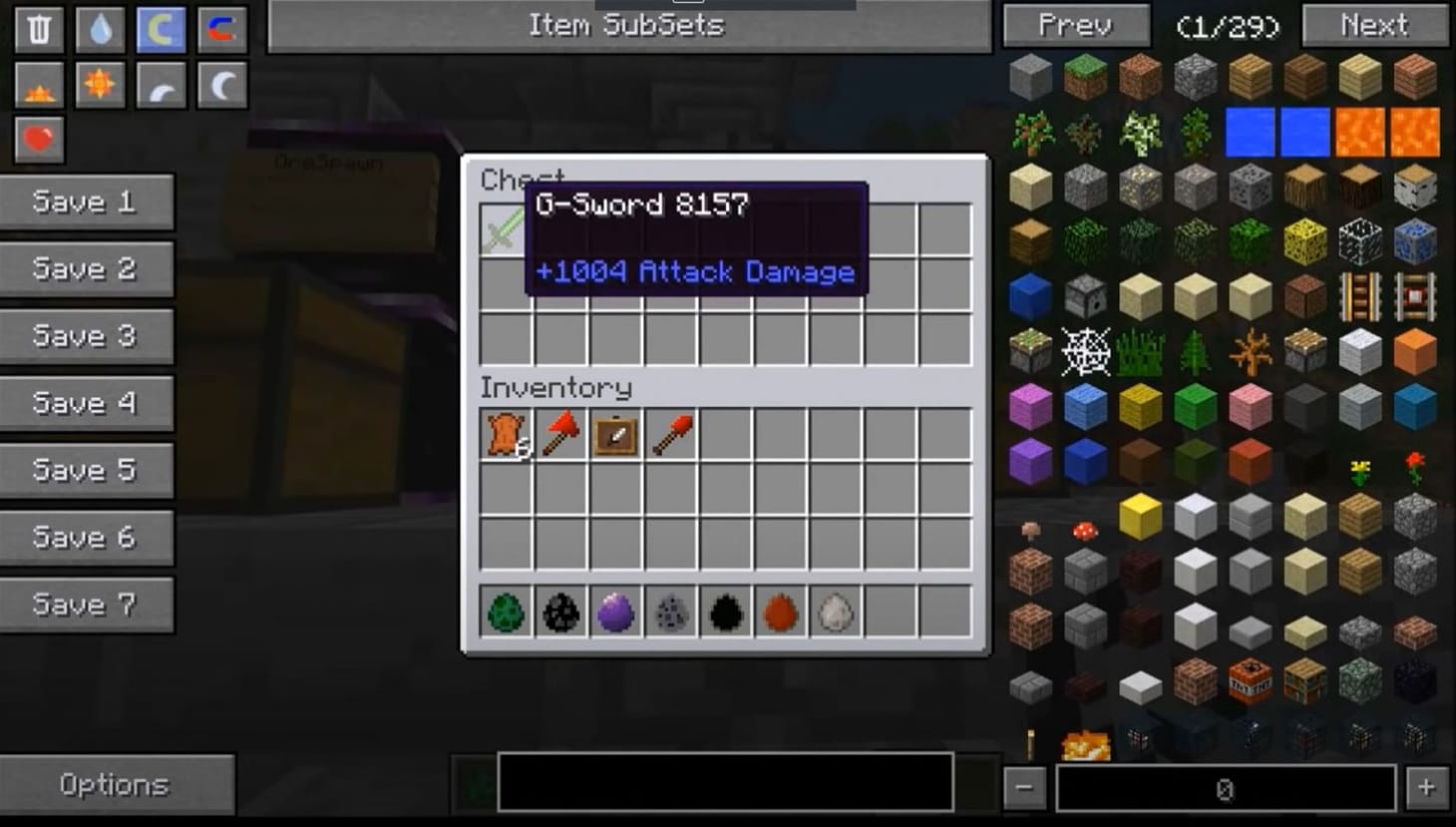
Task: Select the cobweb item in the item grid
Action: [x=1084, y=350]
